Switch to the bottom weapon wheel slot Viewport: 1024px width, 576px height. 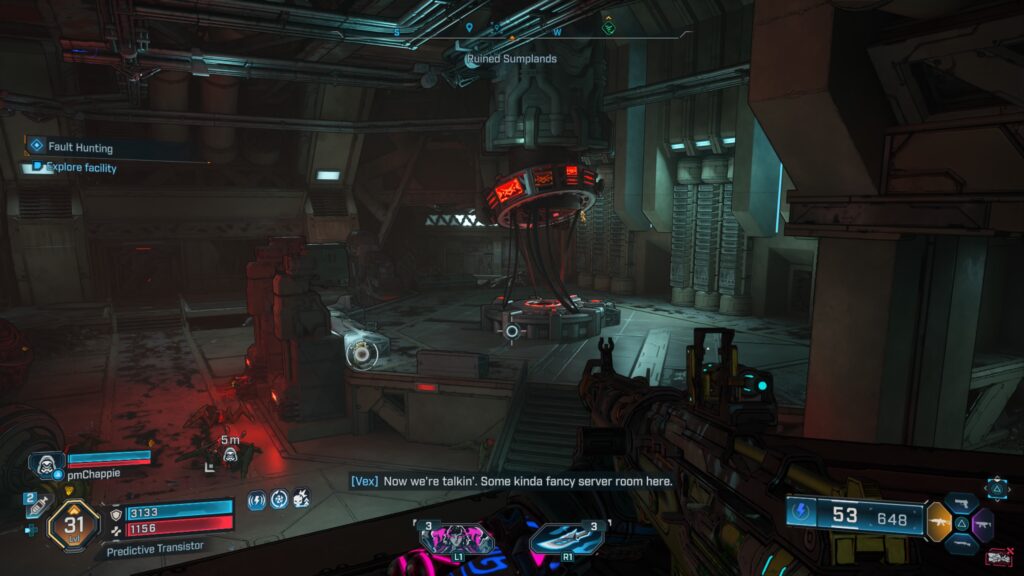964,543
